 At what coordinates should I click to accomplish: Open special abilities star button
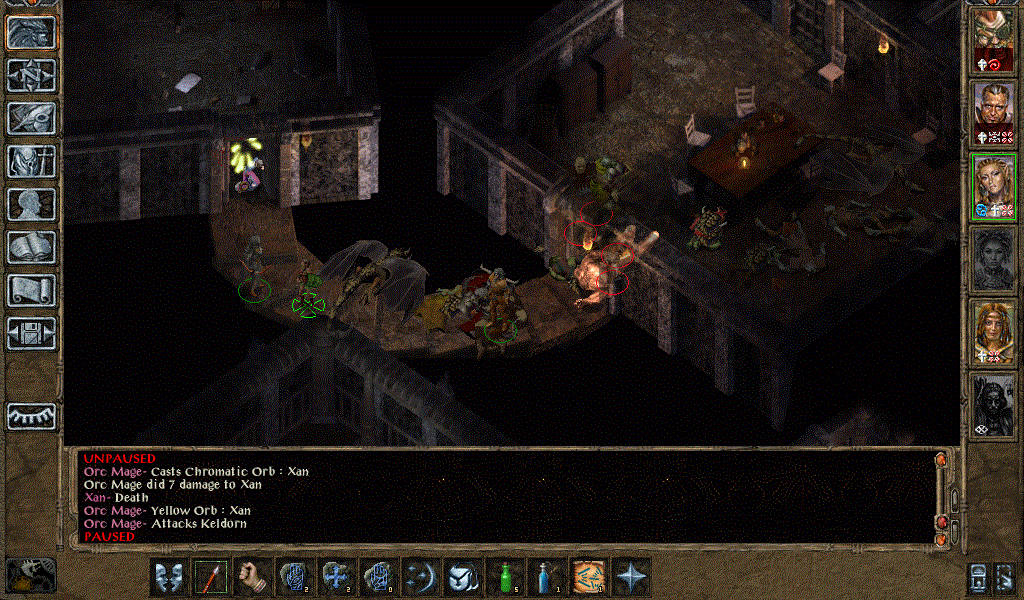[631, 577]
